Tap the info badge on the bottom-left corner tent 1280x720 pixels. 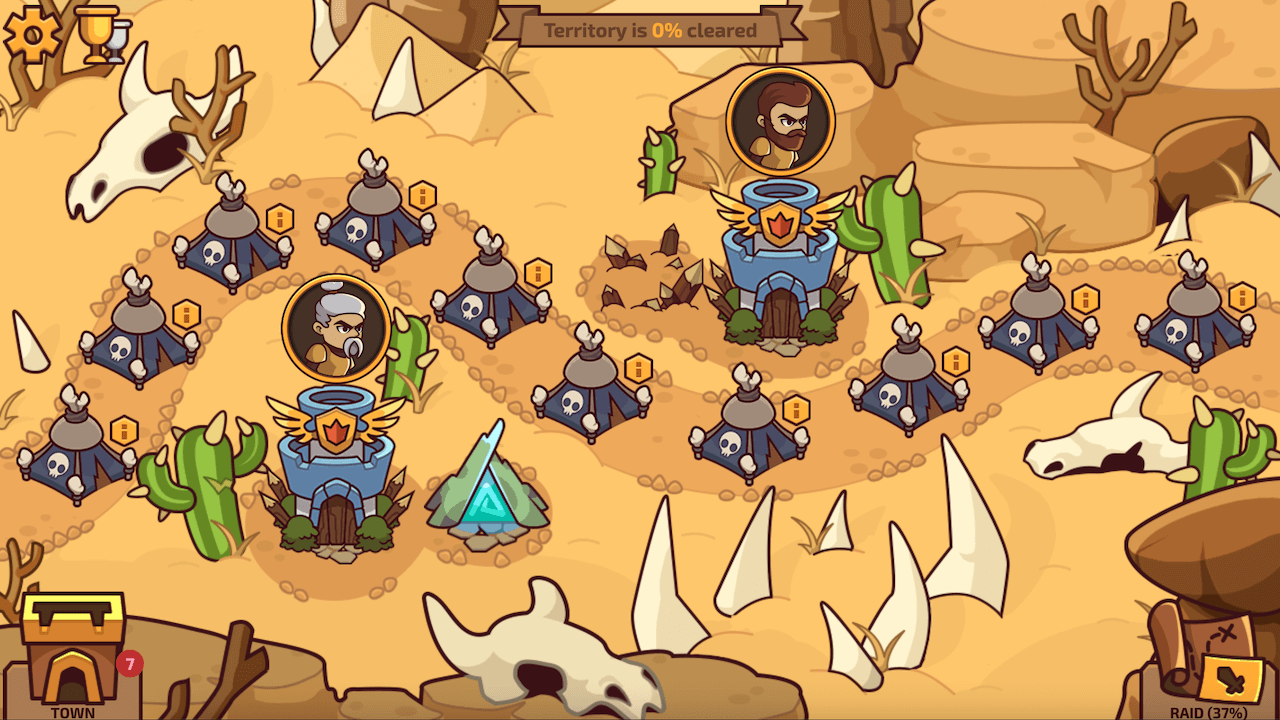pos(123,431)
